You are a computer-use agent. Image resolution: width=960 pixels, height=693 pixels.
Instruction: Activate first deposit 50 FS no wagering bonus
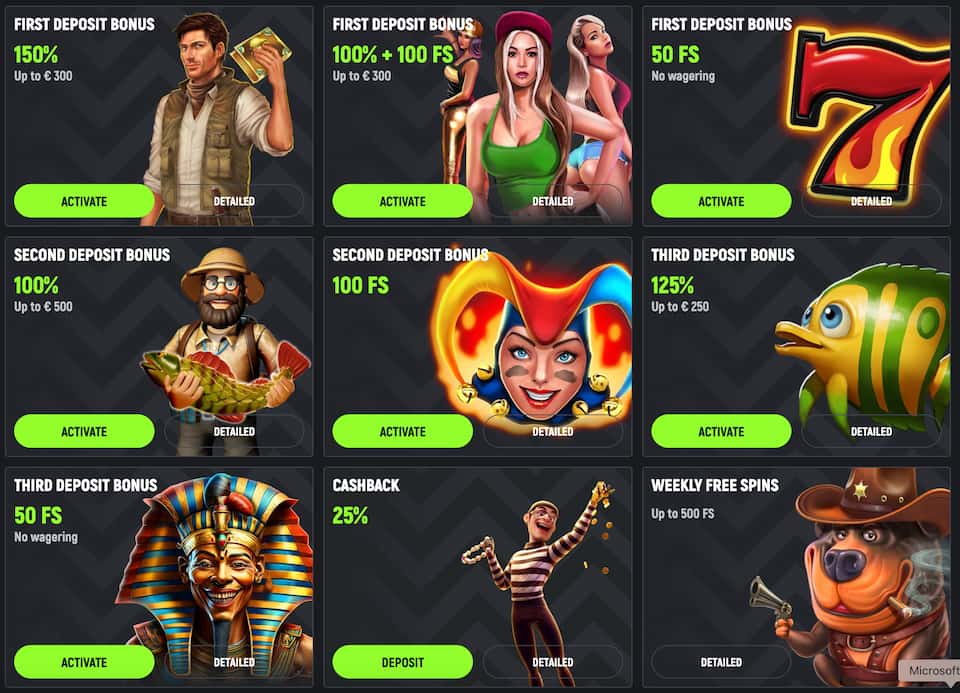pos(721,201)
